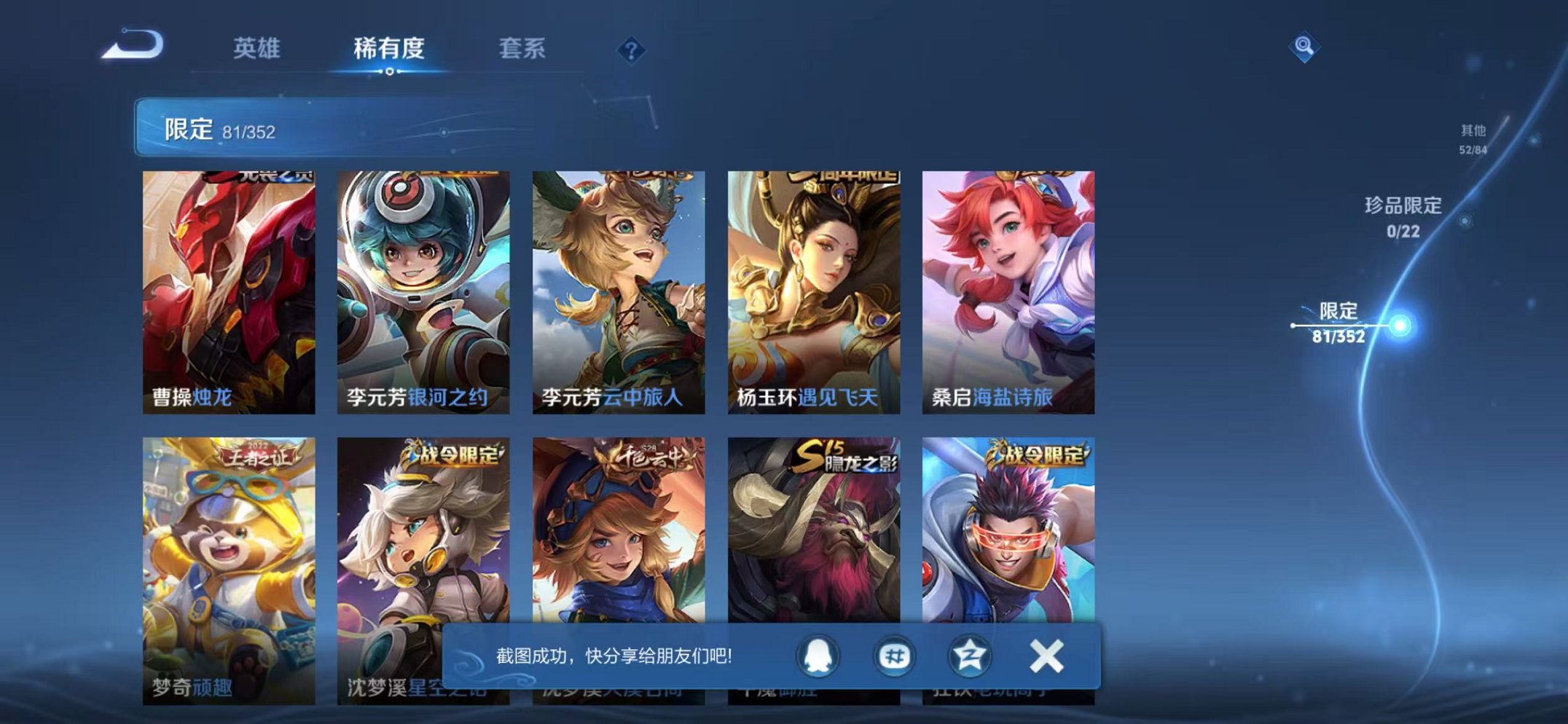Open the help question mark icon
Screen dimensions: 1568x724
(631, 50)
